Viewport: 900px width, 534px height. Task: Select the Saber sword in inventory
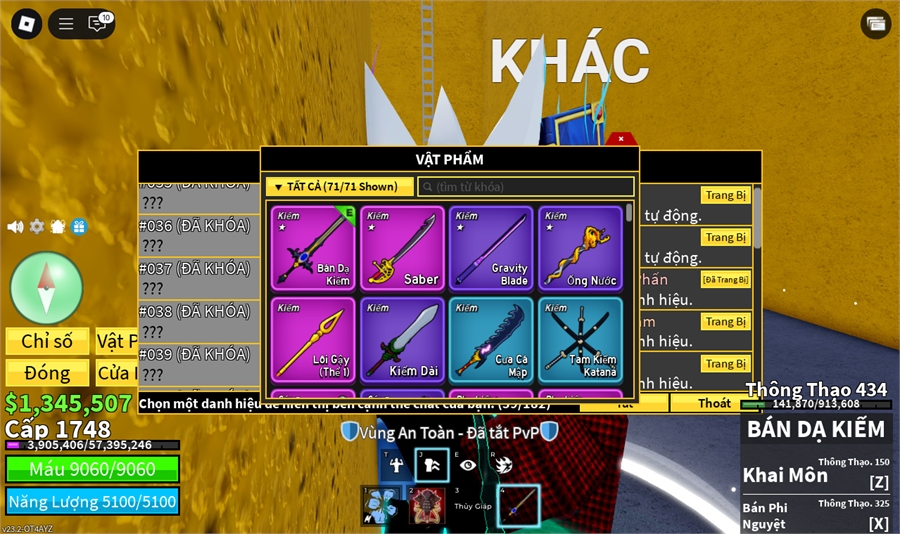402,248
